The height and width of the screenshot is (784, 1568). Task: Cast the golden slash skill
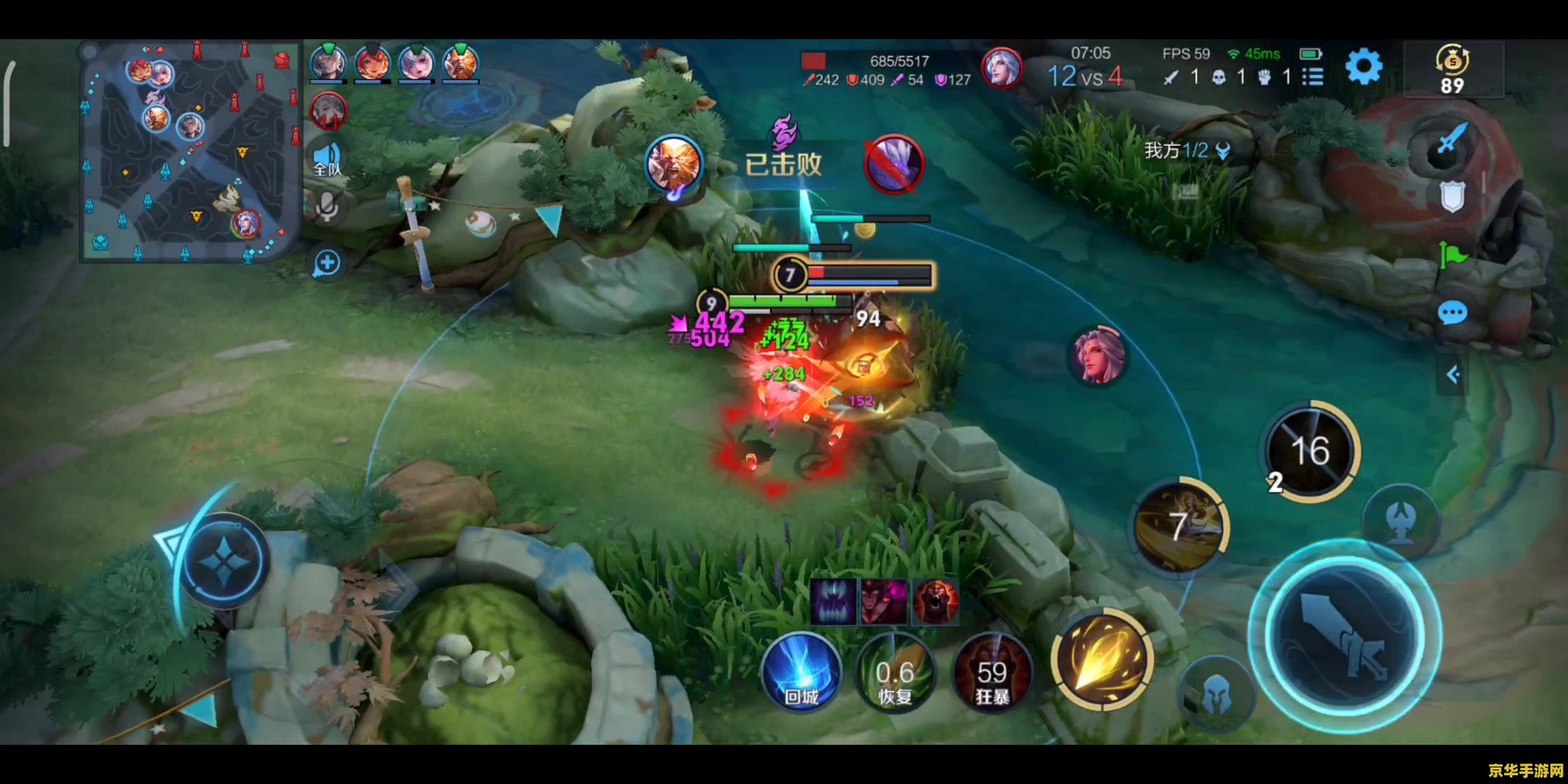1102,659
